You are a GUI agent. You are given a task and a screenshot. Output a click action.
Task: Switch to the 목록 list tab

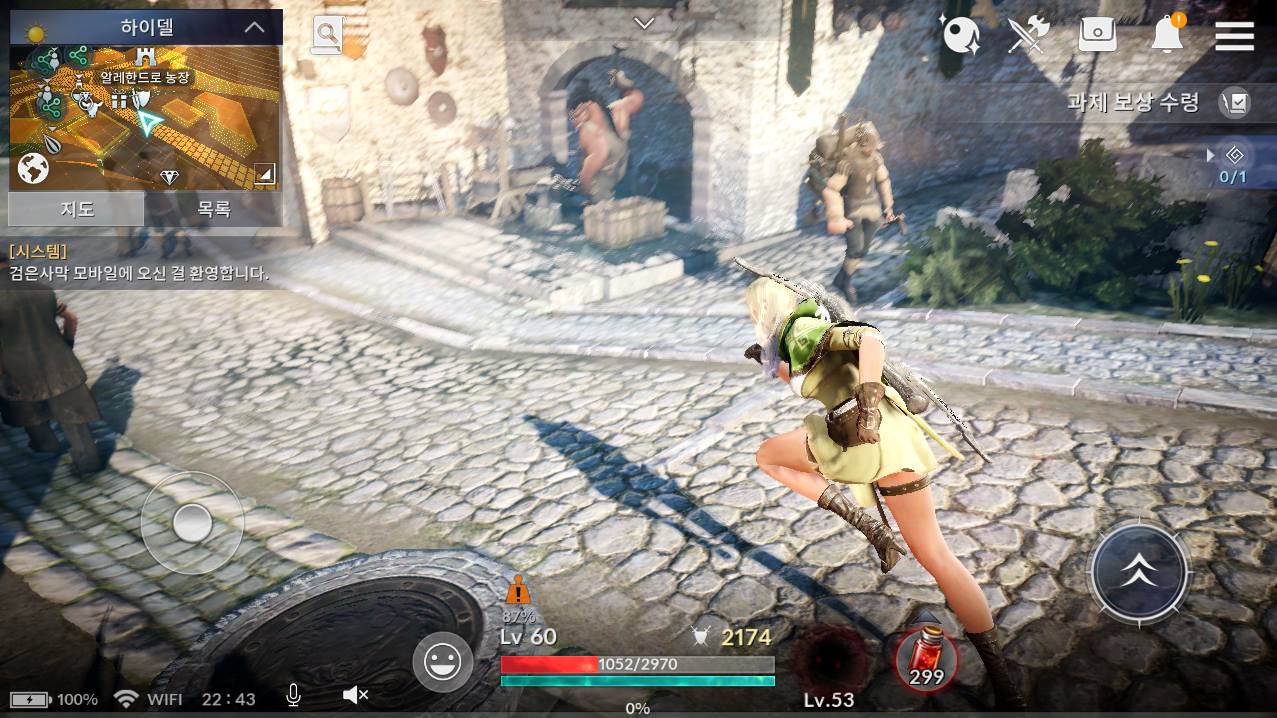[x=213, y=209]
